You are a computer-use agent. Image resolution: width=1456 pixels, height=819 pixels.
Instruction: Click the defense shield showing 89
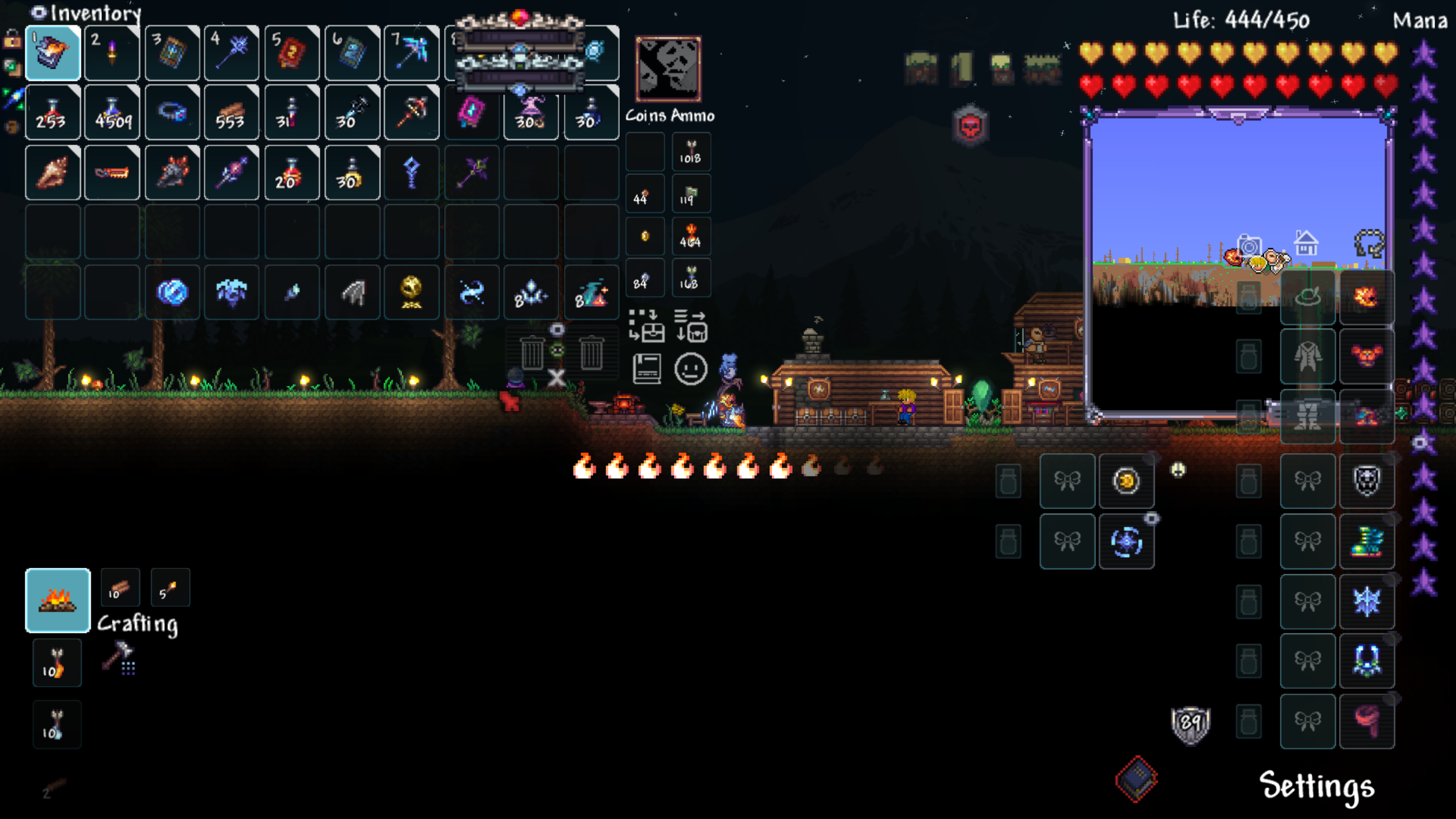click(x=1190, y=723)
